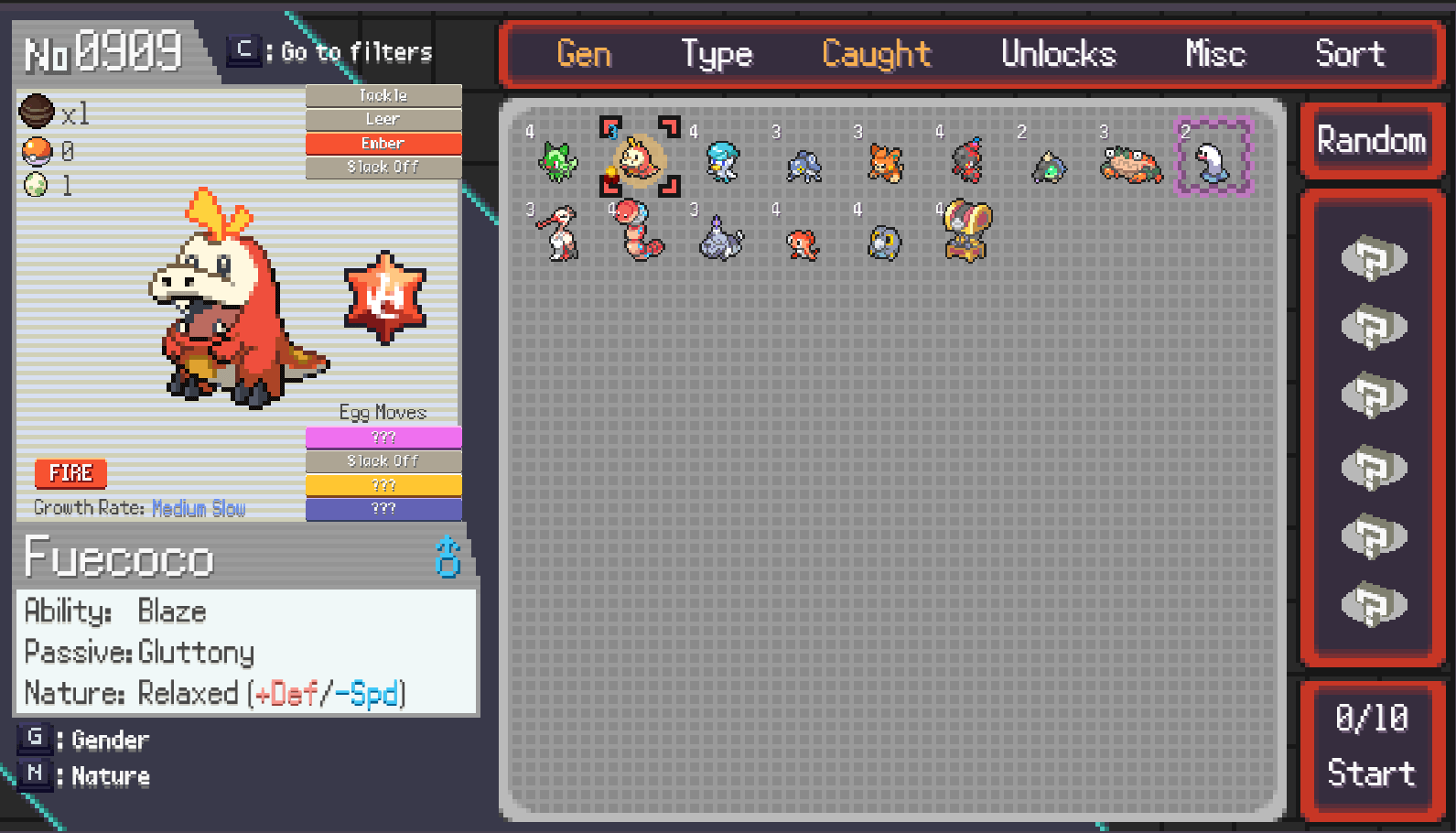Pick the white Wiglett starter

(1213, 161)
